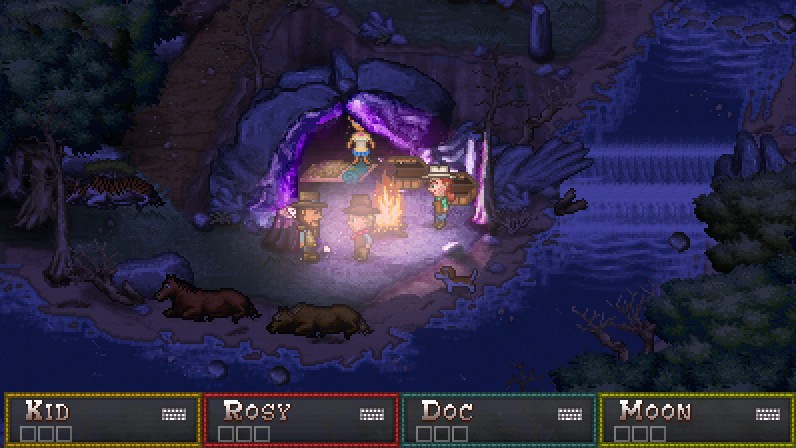The width and height of the screenshot is (796, 448).
Task: Pick Moon's party panel
Action: 696,419
